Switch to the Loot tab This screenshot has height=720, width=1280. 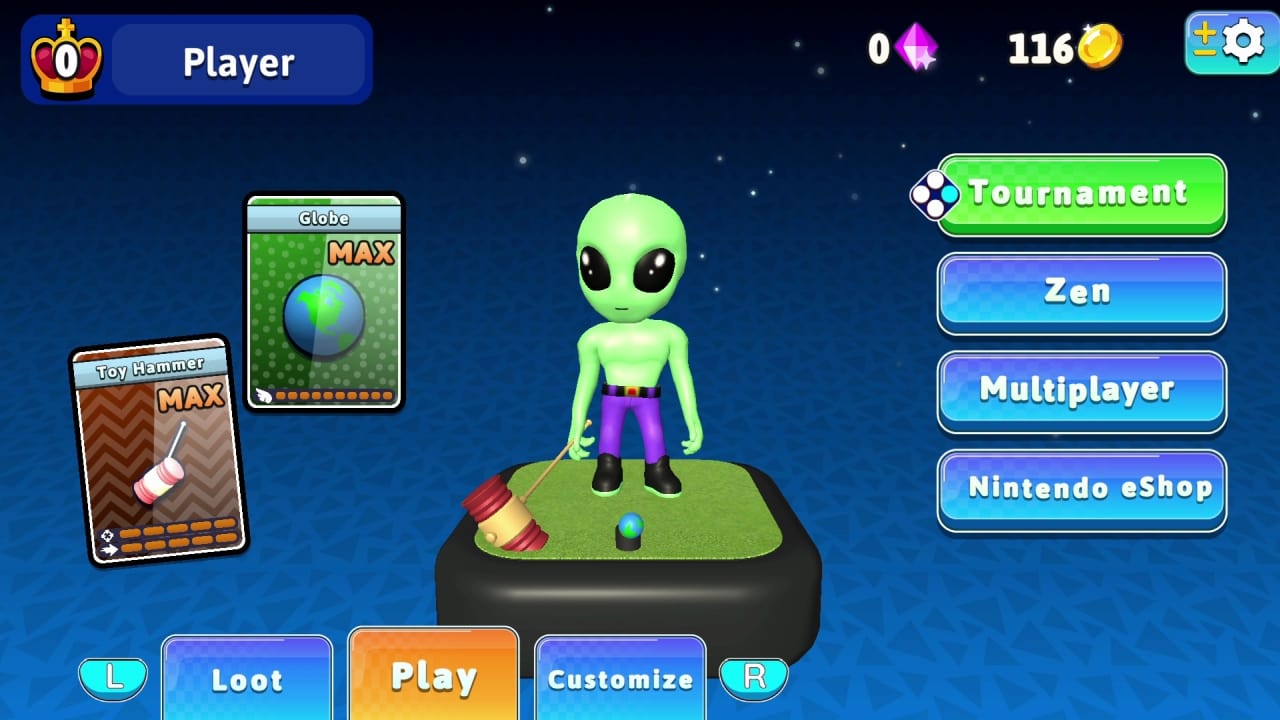[247, 679]
